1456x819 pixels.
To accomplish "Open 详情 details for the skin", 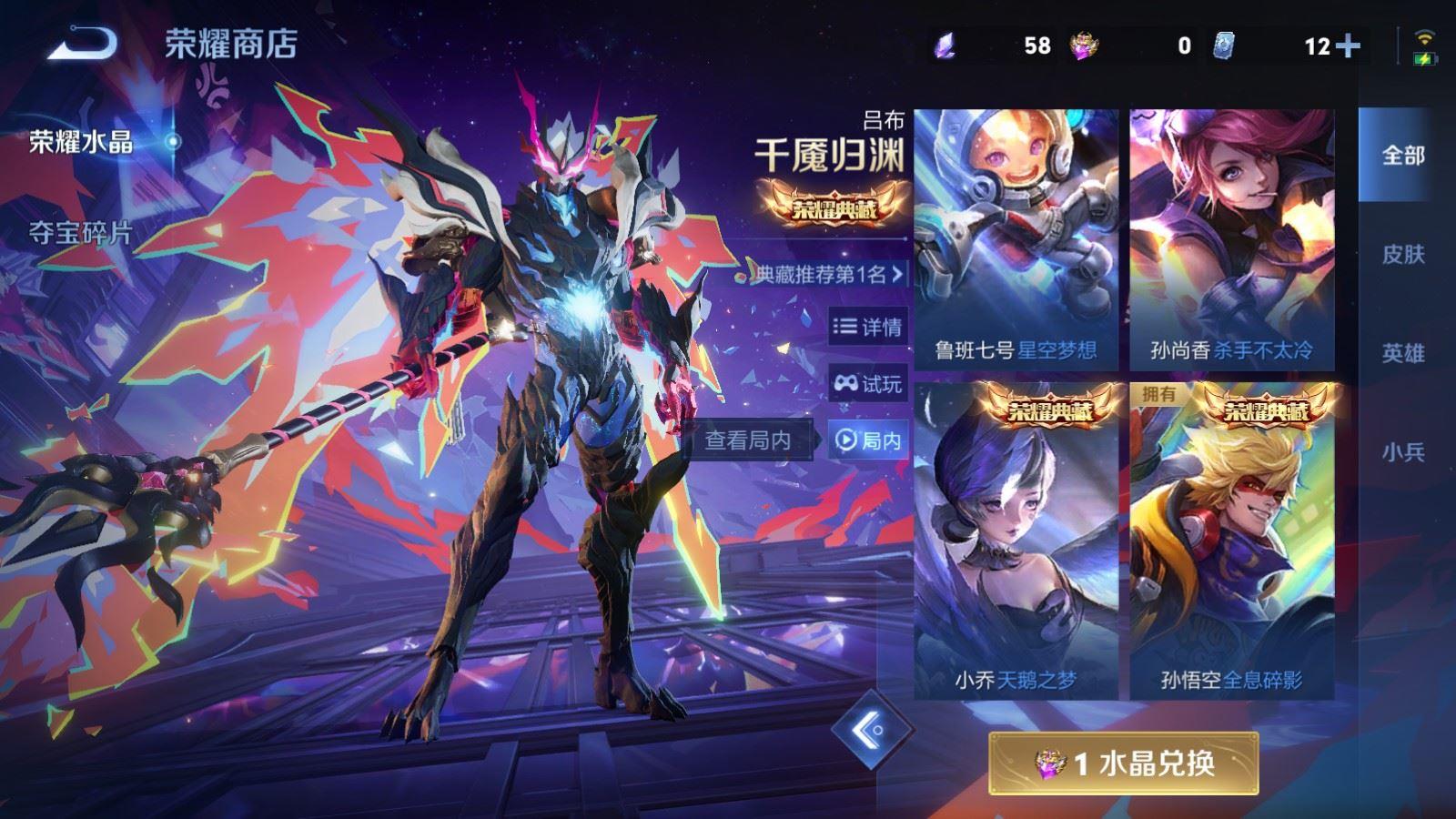I will click(x=868, y=327).
